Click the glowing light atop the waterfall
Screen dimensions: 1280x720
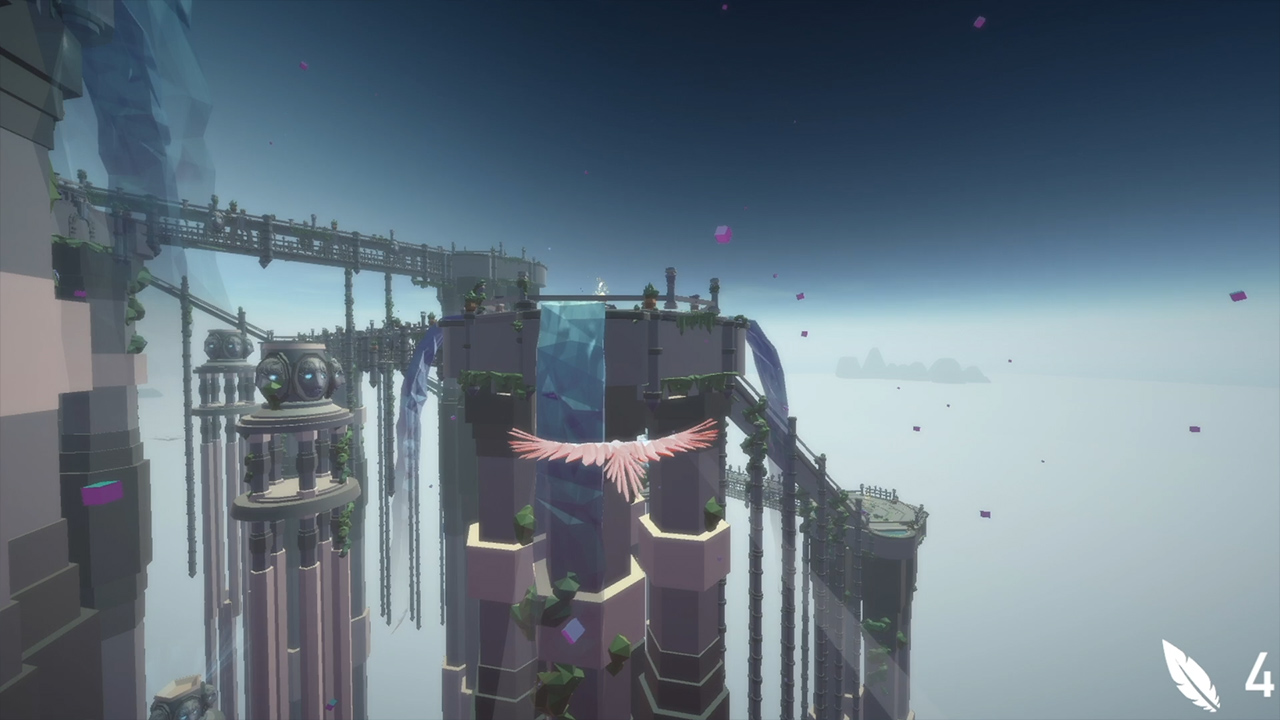tap(600, 285)
